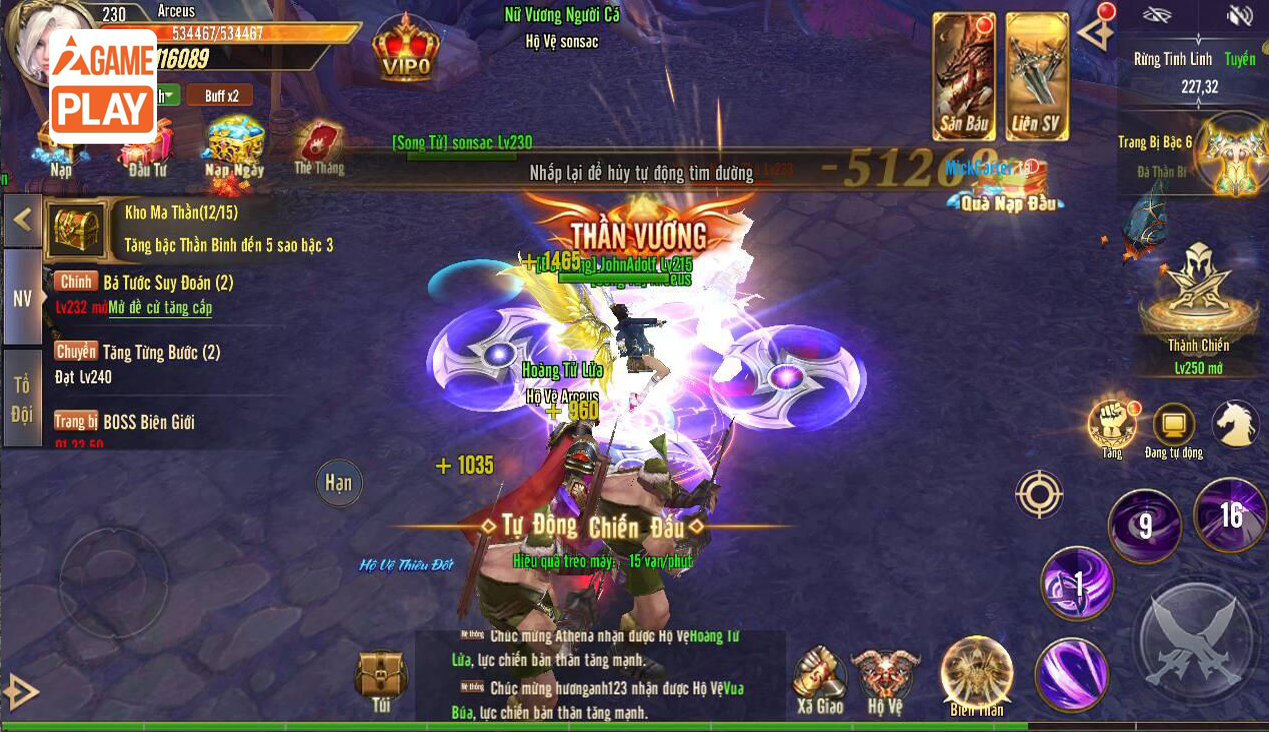Click the horse mount icon
Viewport: 1269px width, 732px height.
point(1235,424)
